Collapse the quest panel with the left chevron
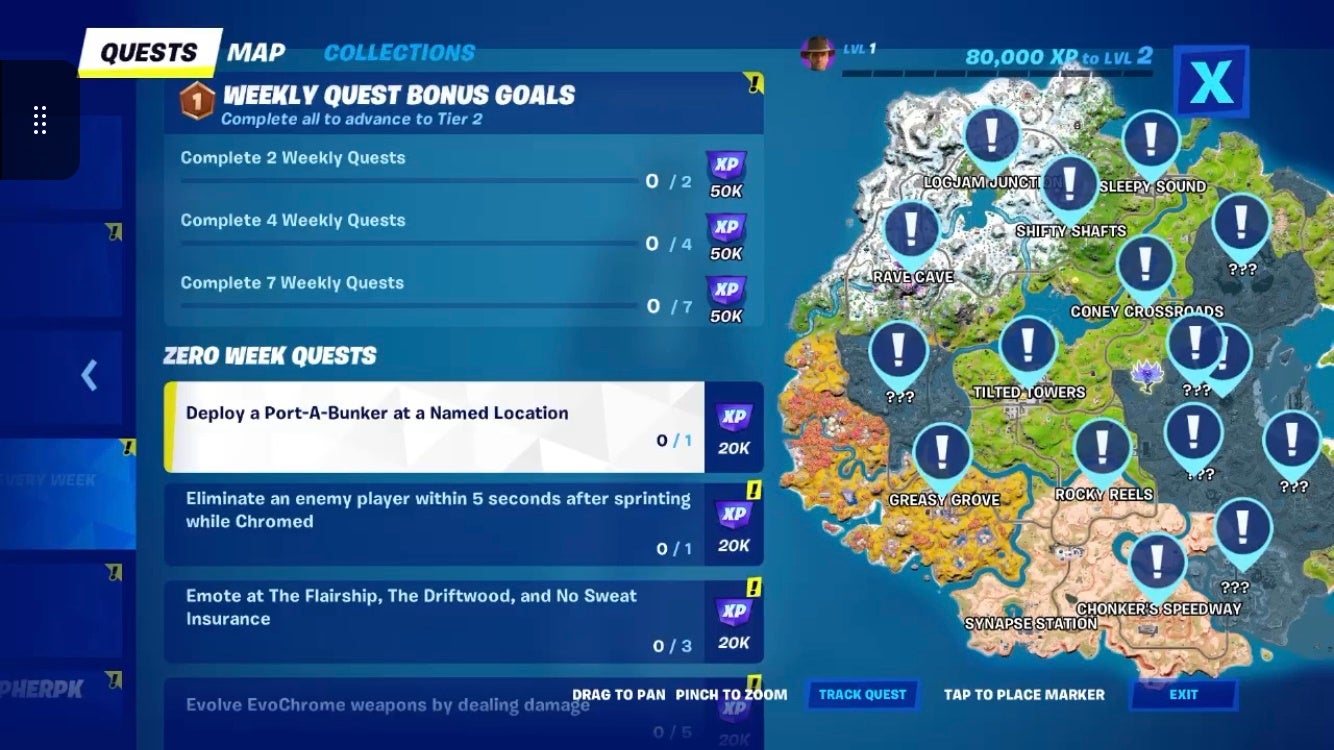This screenshot has width=1334, height=750. (x=88, y=375)
